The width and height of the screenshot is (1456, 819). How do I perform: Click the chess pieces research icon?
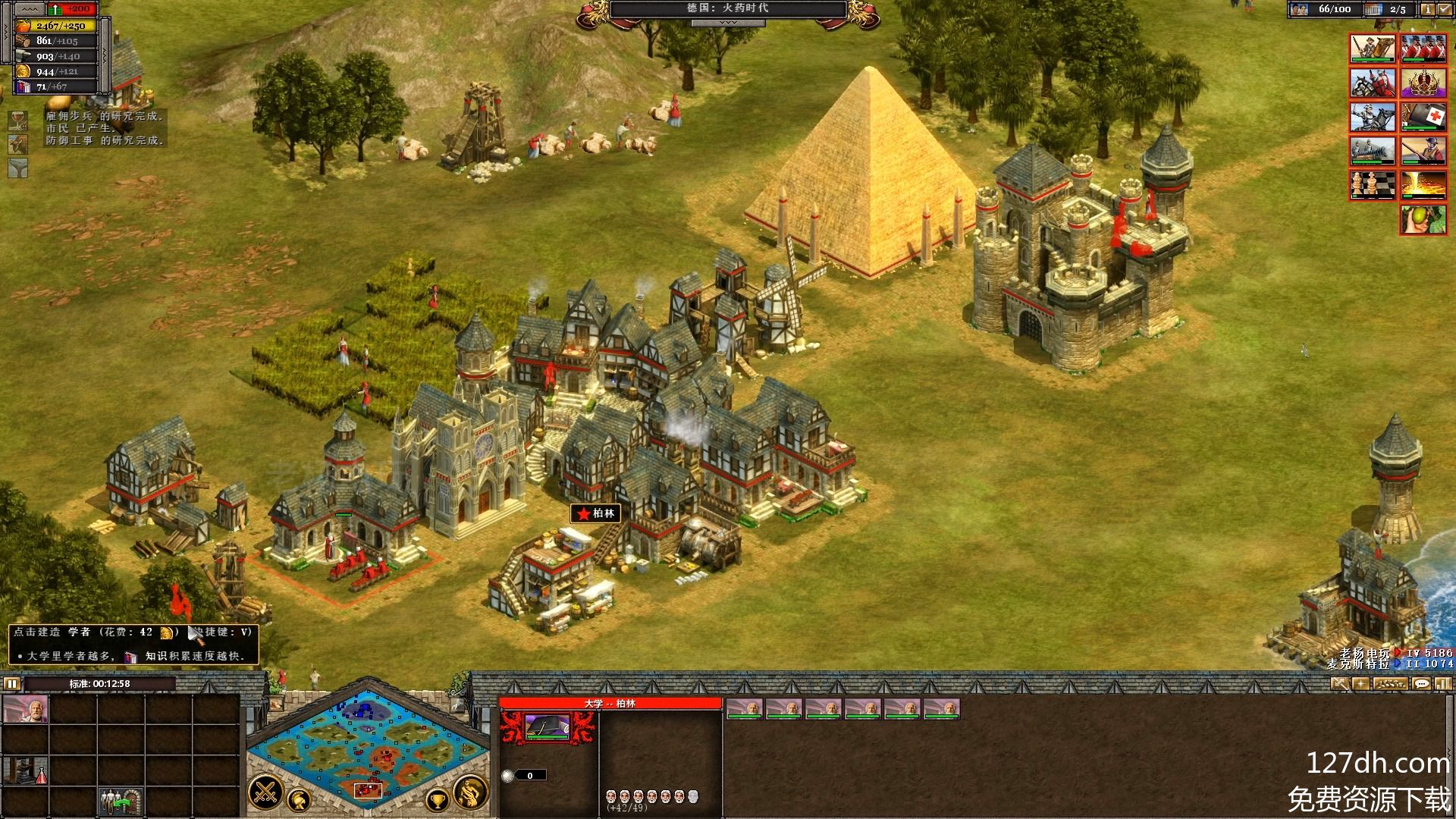pyautogui.click(x=1373, y=185)
